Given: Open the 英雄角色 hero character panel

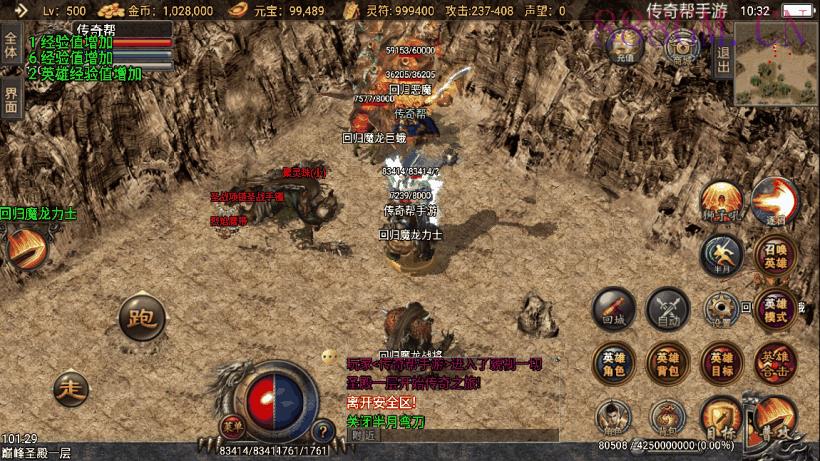Looking at the screenshot, I should 613,364.
